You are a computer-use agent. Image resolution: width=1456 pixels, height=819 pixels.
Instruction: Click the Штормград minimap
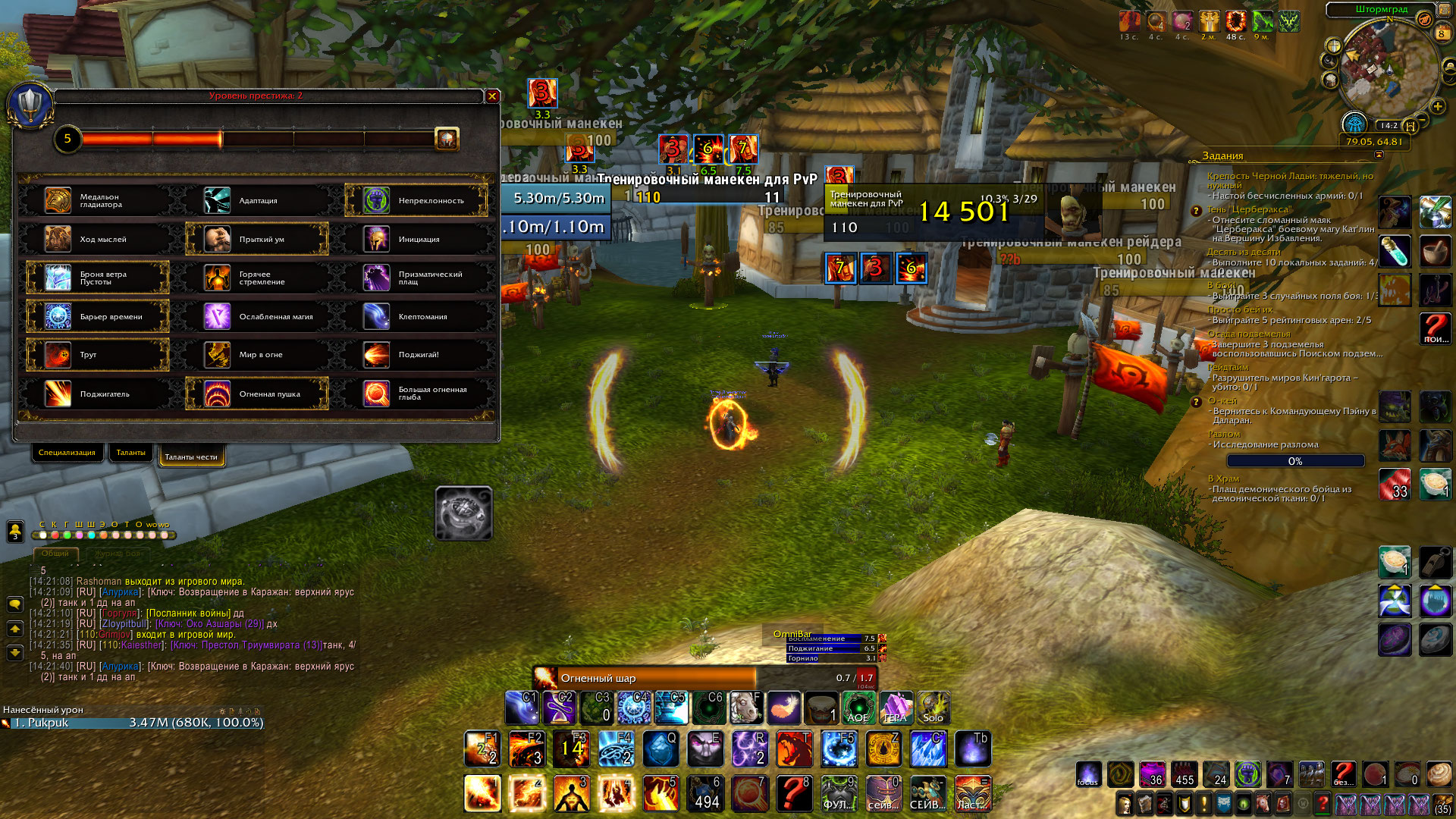1388,68
